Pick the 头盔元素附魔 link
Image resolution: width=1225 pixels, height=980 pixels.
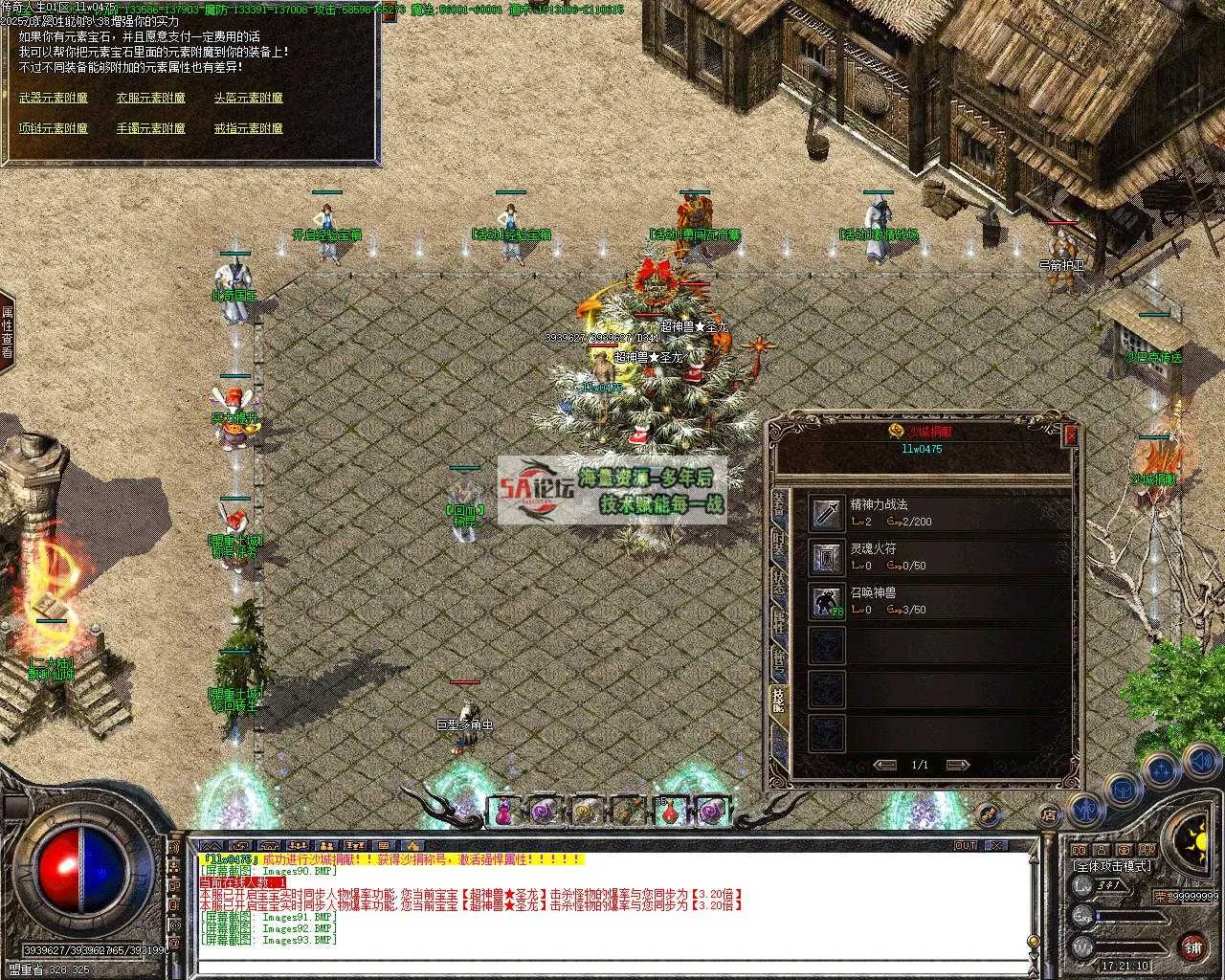click(248, 98)
